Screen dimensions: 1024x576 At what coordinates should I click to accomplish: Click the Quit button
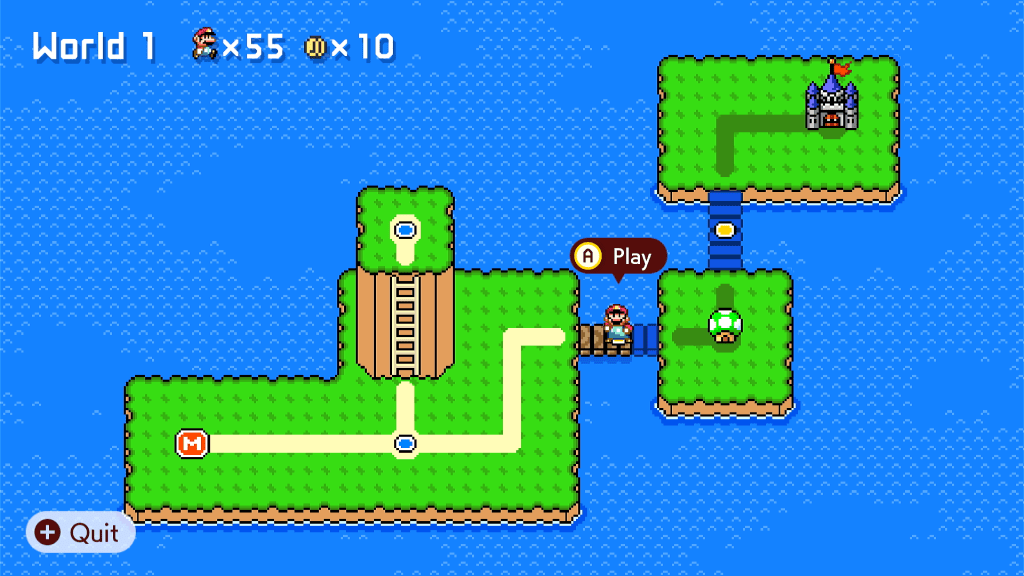coord(80,533)
